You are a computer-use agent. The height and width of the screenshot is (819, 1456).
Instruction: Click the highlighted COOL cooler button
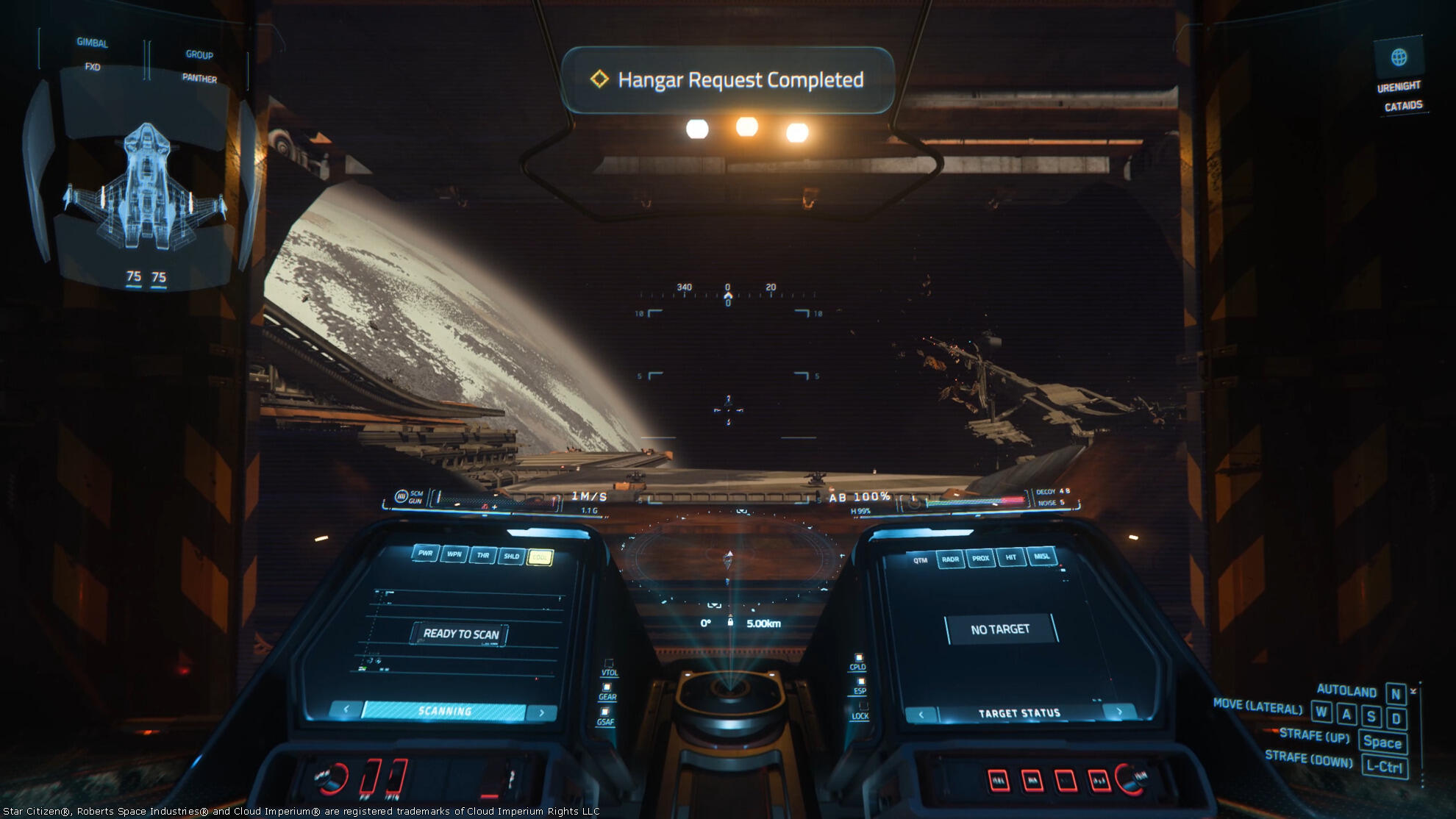[540, 558]
